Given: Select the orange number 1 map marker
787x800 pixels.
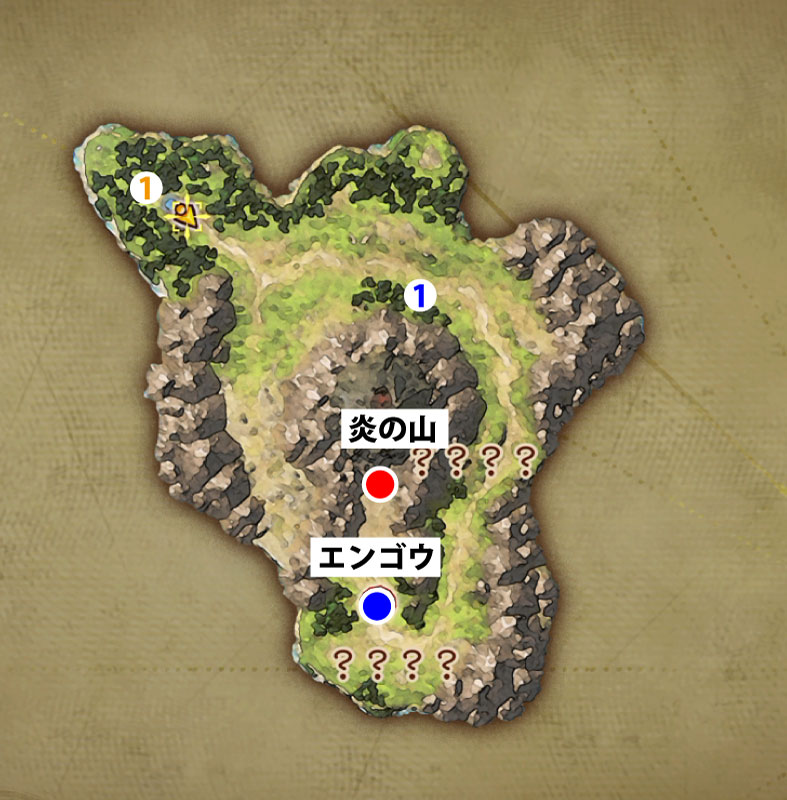Looking at the screenshot, I should point(146,186).
